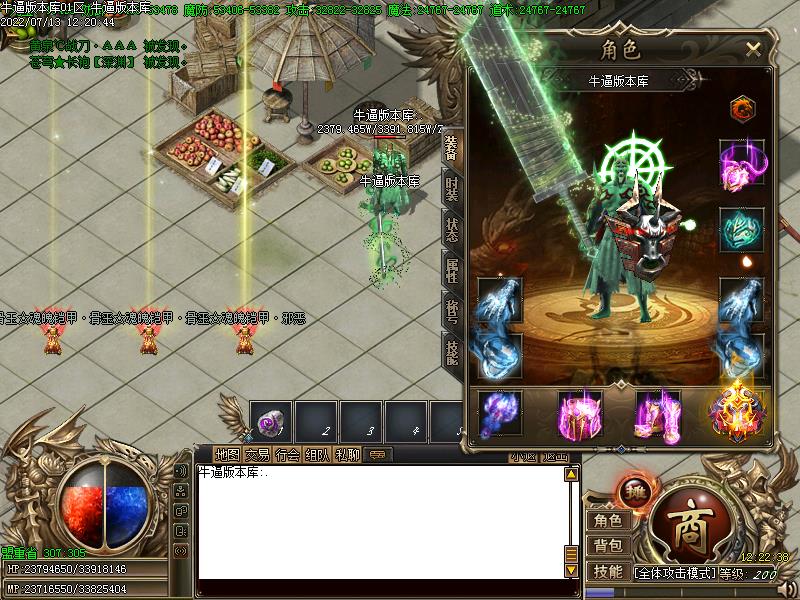Select the purple boots equipment slot
The width and height of the screenshot is (800, 600).
(x=657, y=414)
